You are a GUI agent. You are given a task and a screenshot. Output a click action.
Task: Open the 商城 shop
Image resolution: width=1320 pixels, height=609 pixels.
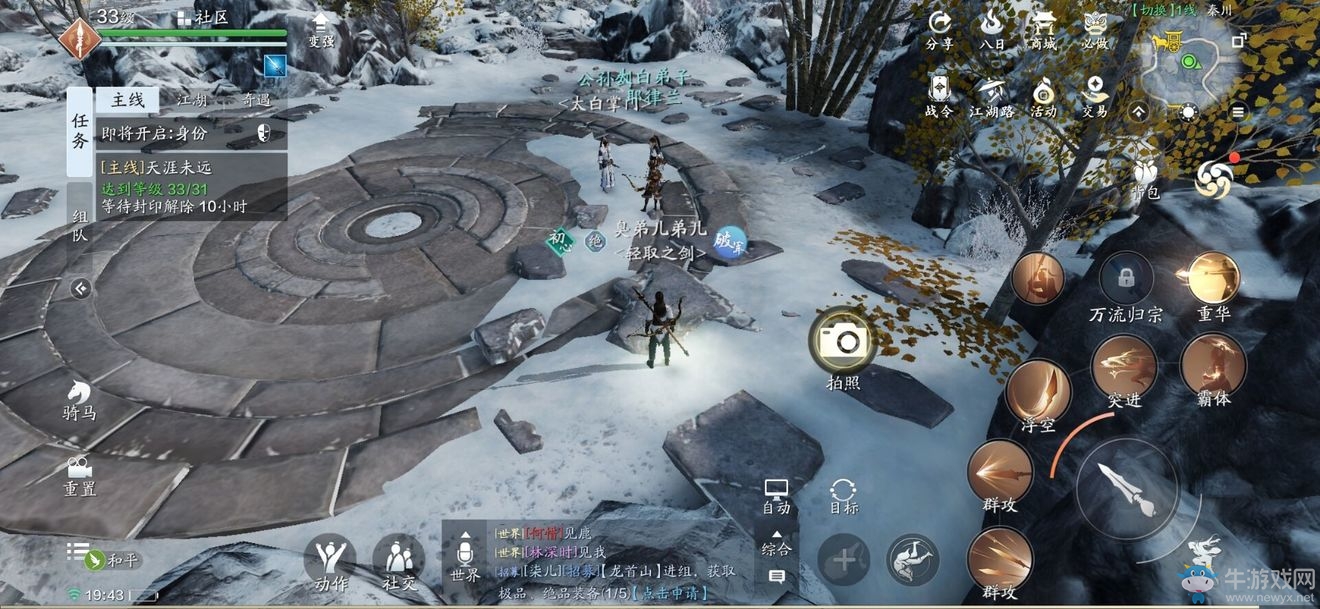1044,29
